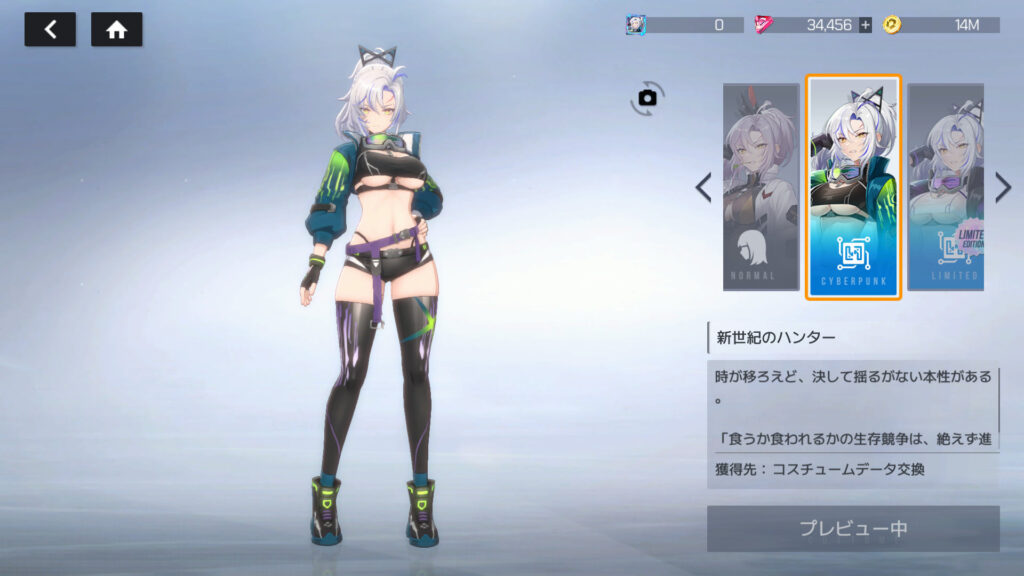The image size is (1024, 576).
Task: Select the NORMAL costume card
Action: [761, 187]
